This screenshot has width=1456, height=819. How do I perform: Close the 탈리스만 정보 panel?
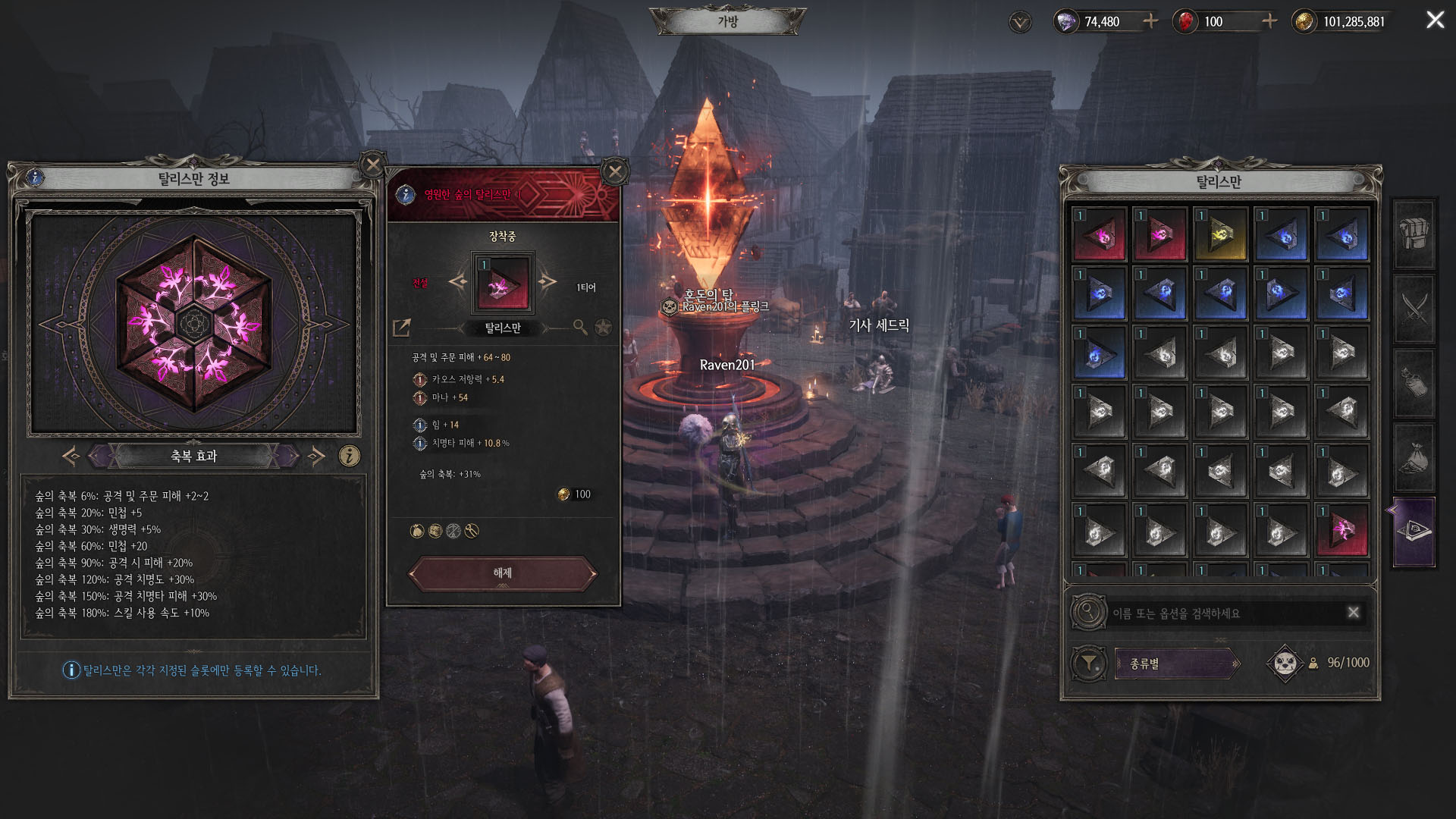(x=372, y=165)
